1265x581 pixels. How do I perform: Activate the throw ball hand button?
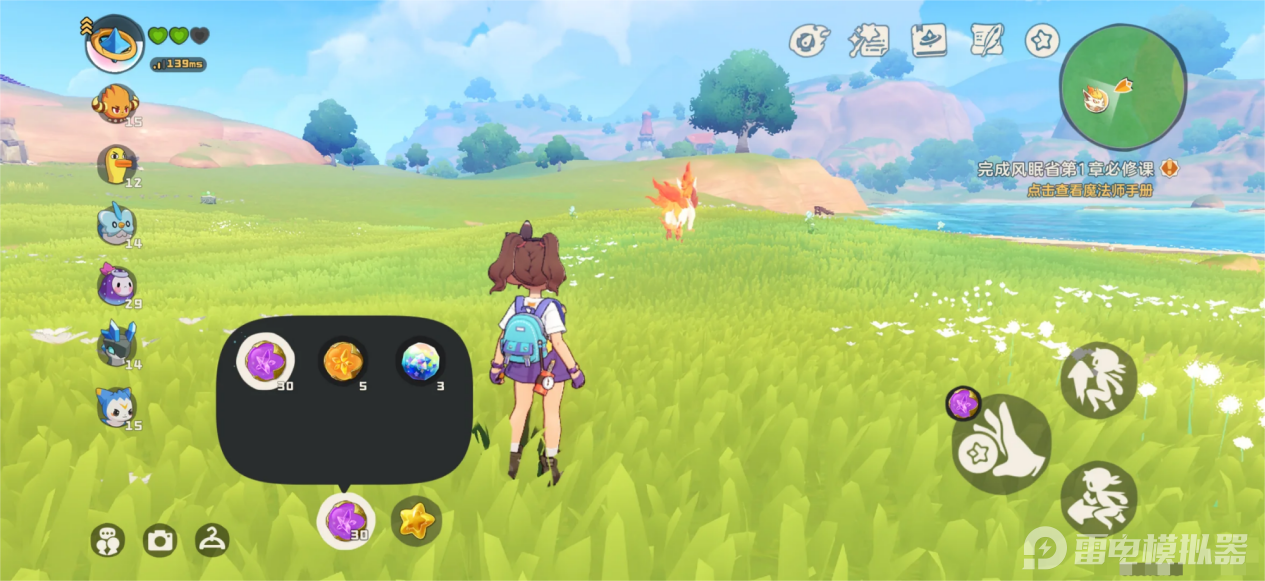click(x=1000, y=444)
